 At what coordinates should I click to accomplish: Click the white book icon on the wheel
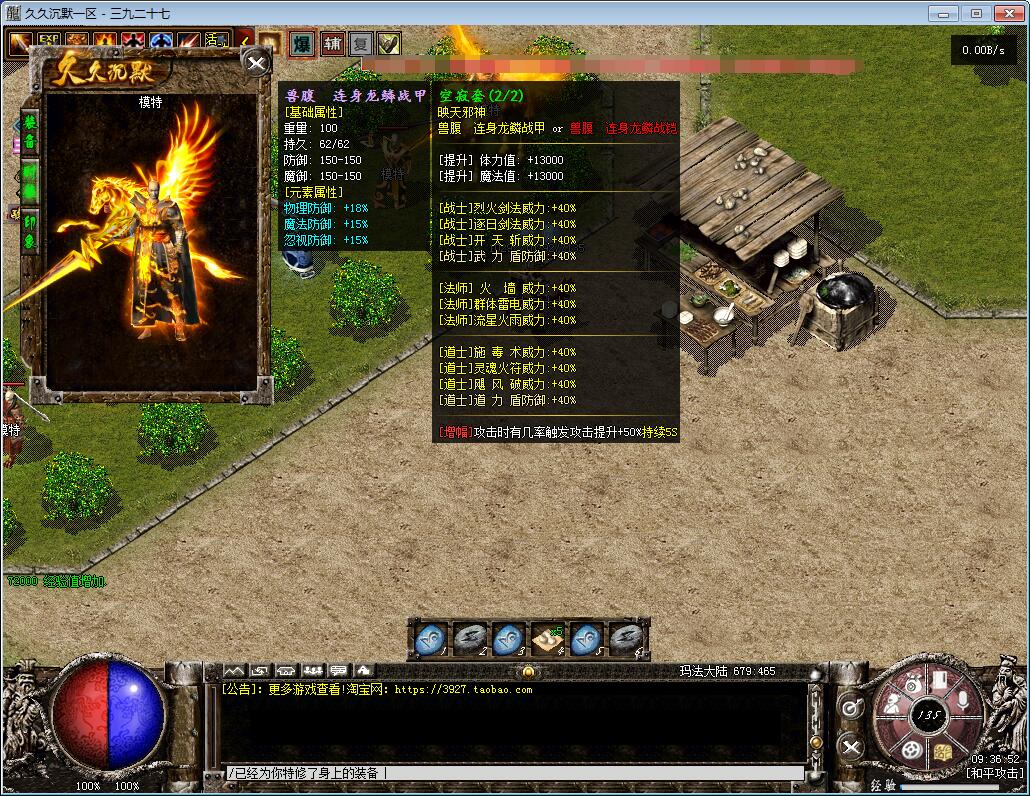pyautogui.click(x=939, y=681)
